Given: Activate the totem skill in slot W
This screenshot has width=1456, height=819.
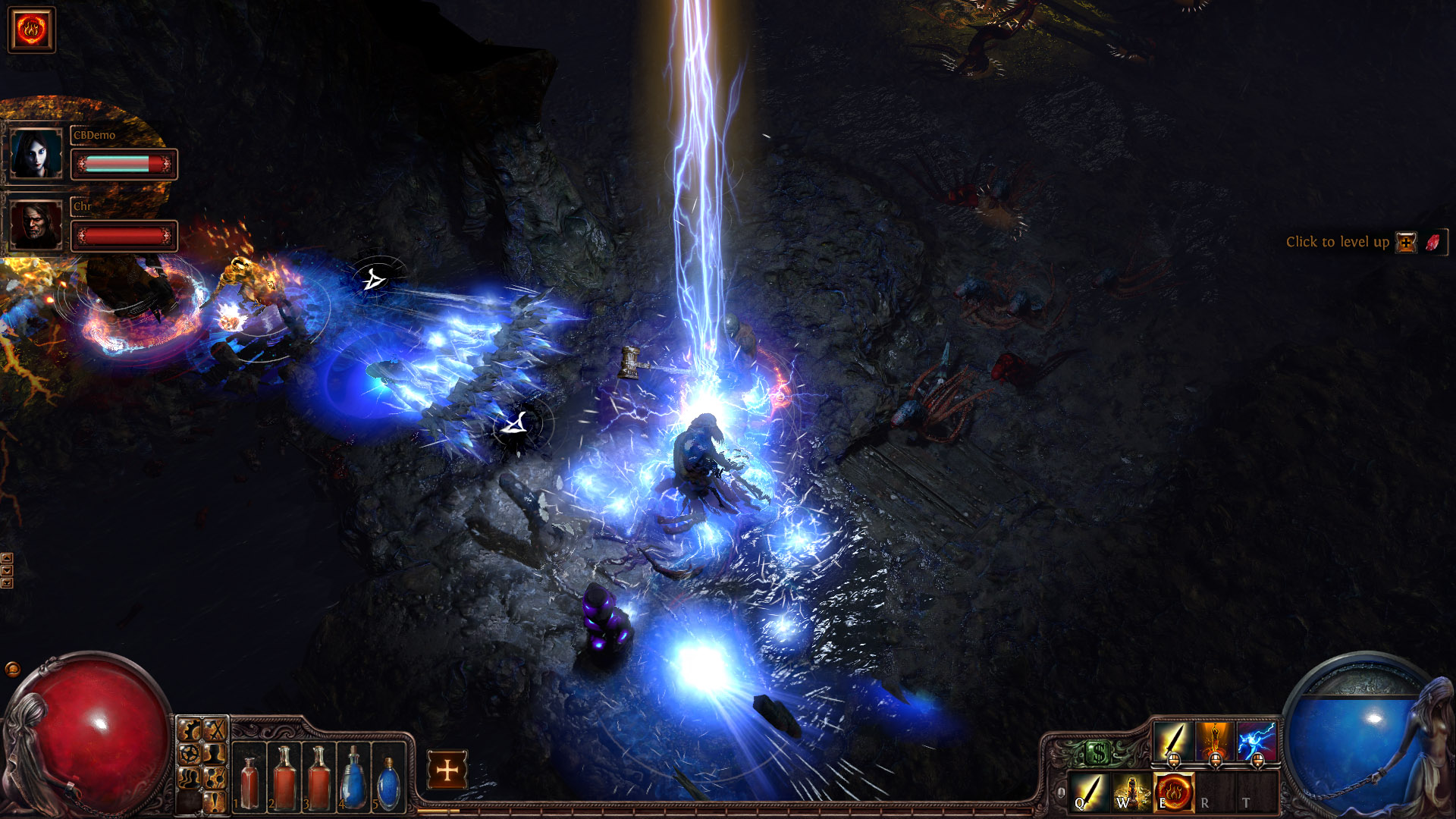Looking at the screenshot, I should click(x=1131, y=791).
